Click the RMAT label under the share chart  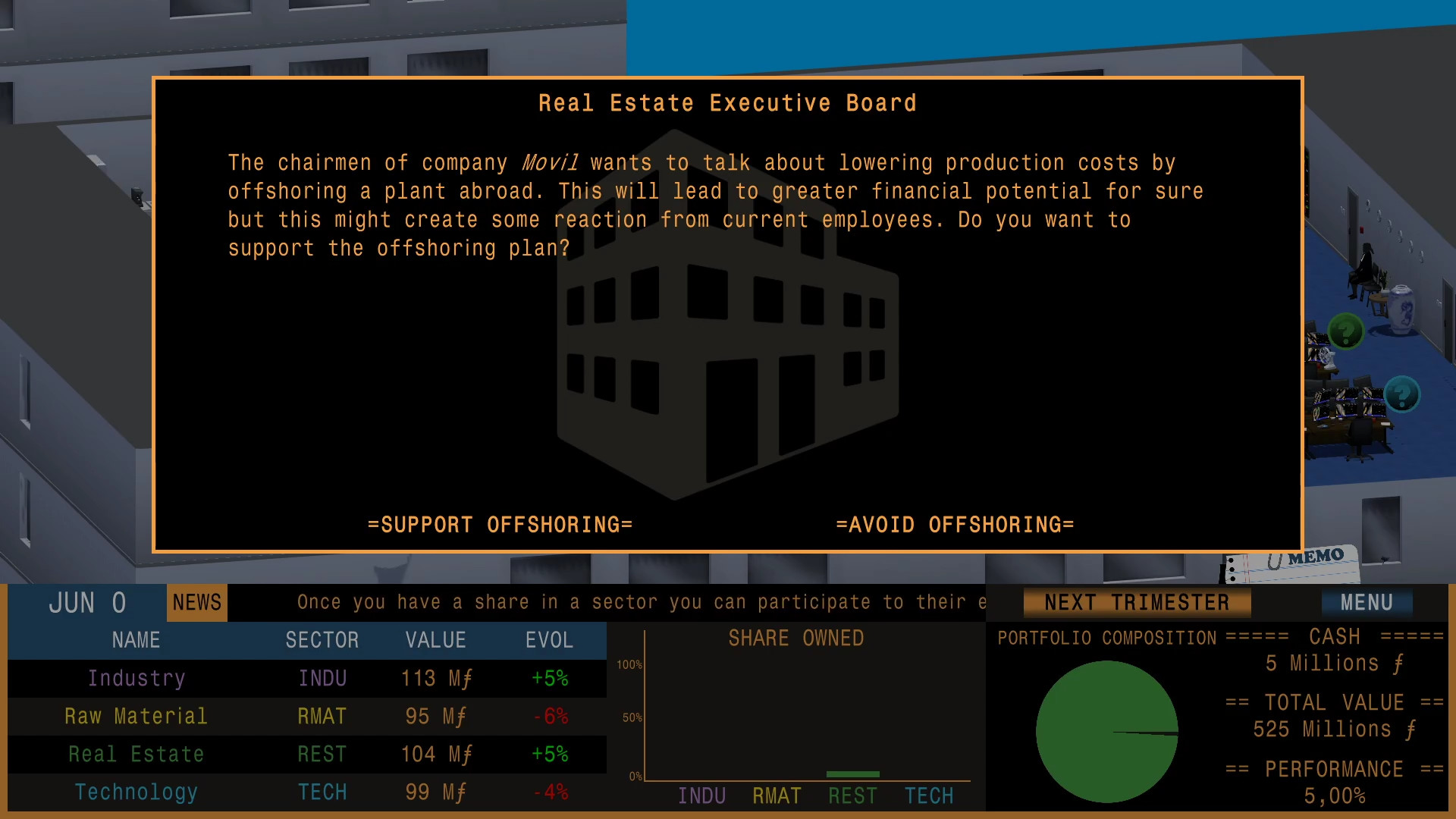[x=776, y=795]
